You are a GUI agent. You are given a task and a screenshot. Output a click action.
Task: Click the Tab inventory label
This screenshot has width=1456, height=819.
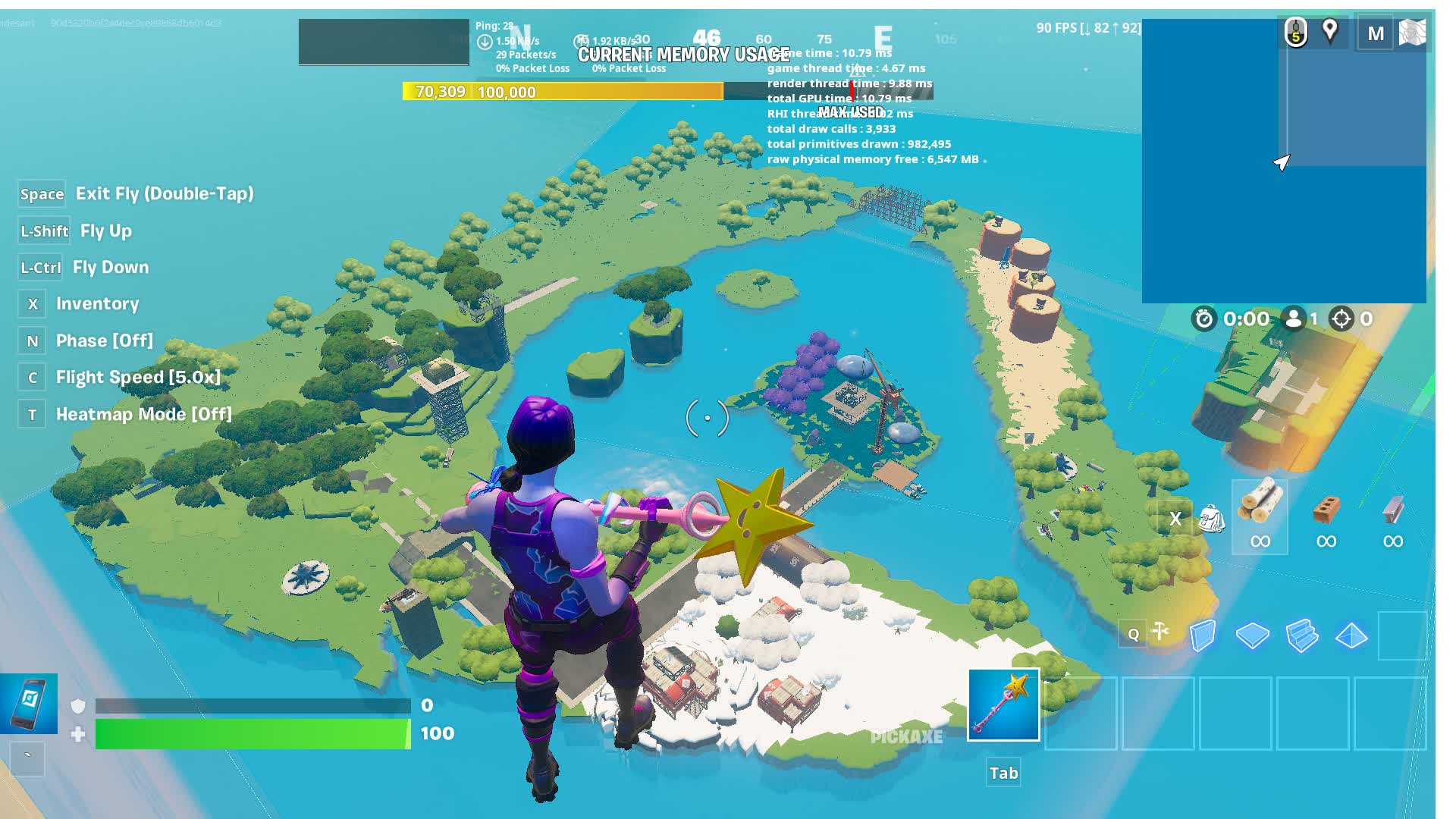pos(1003,773)
